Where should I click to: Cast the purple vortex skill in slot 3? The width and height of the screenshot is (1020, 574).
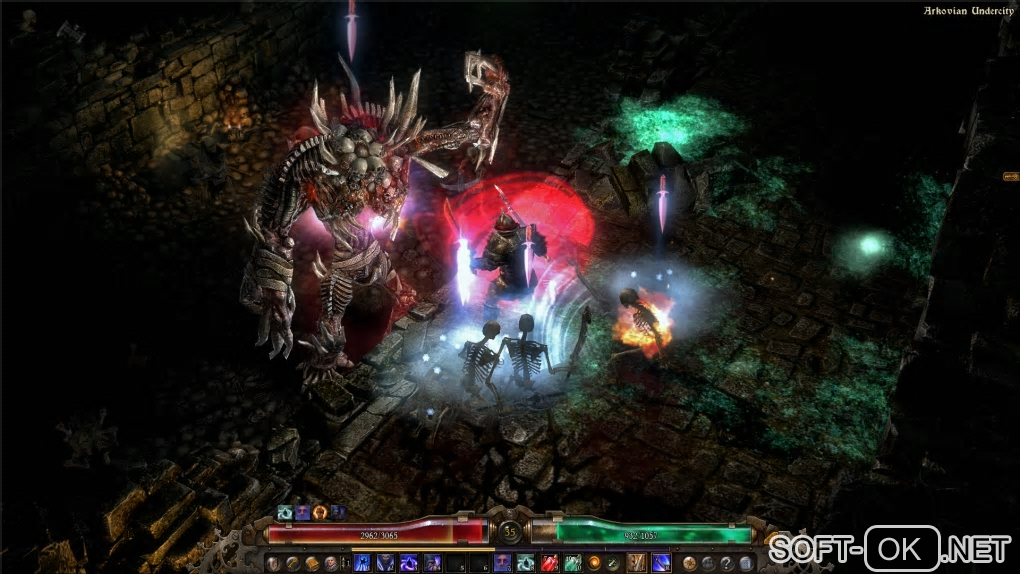click(409, 563)
